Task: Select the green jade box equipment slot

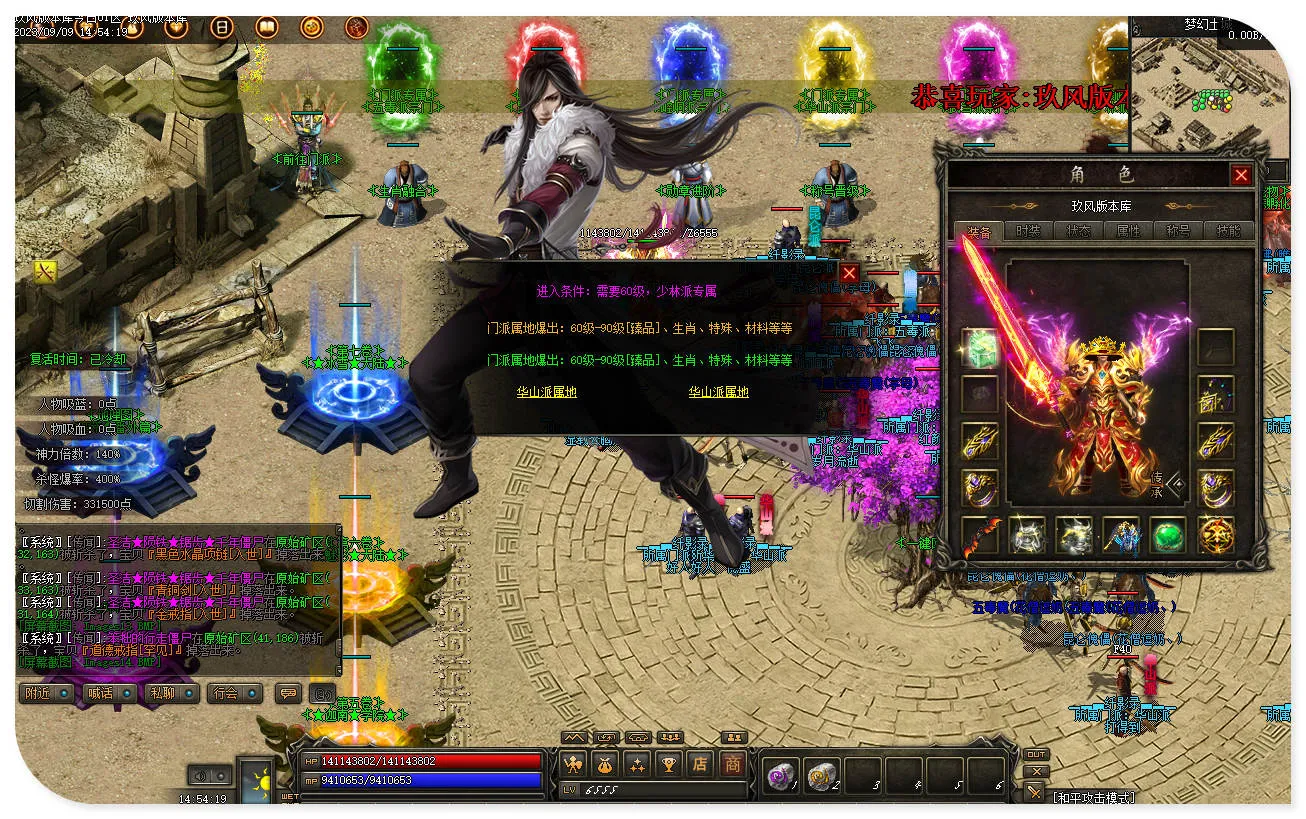Action: coord(980,347)
